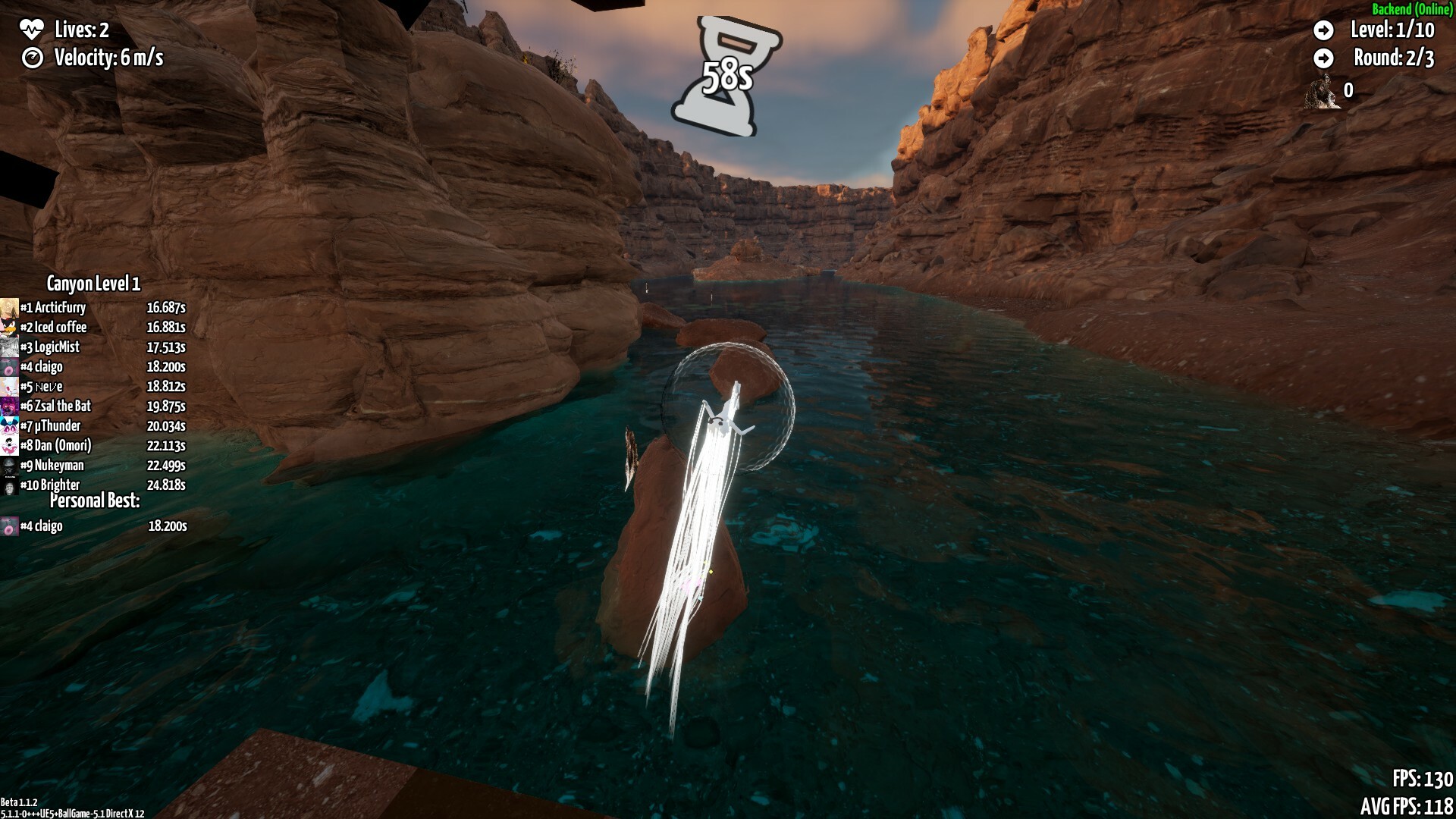Select the Velocity stopwatch icon
The image size is (1456, 819).
[32, 57]
